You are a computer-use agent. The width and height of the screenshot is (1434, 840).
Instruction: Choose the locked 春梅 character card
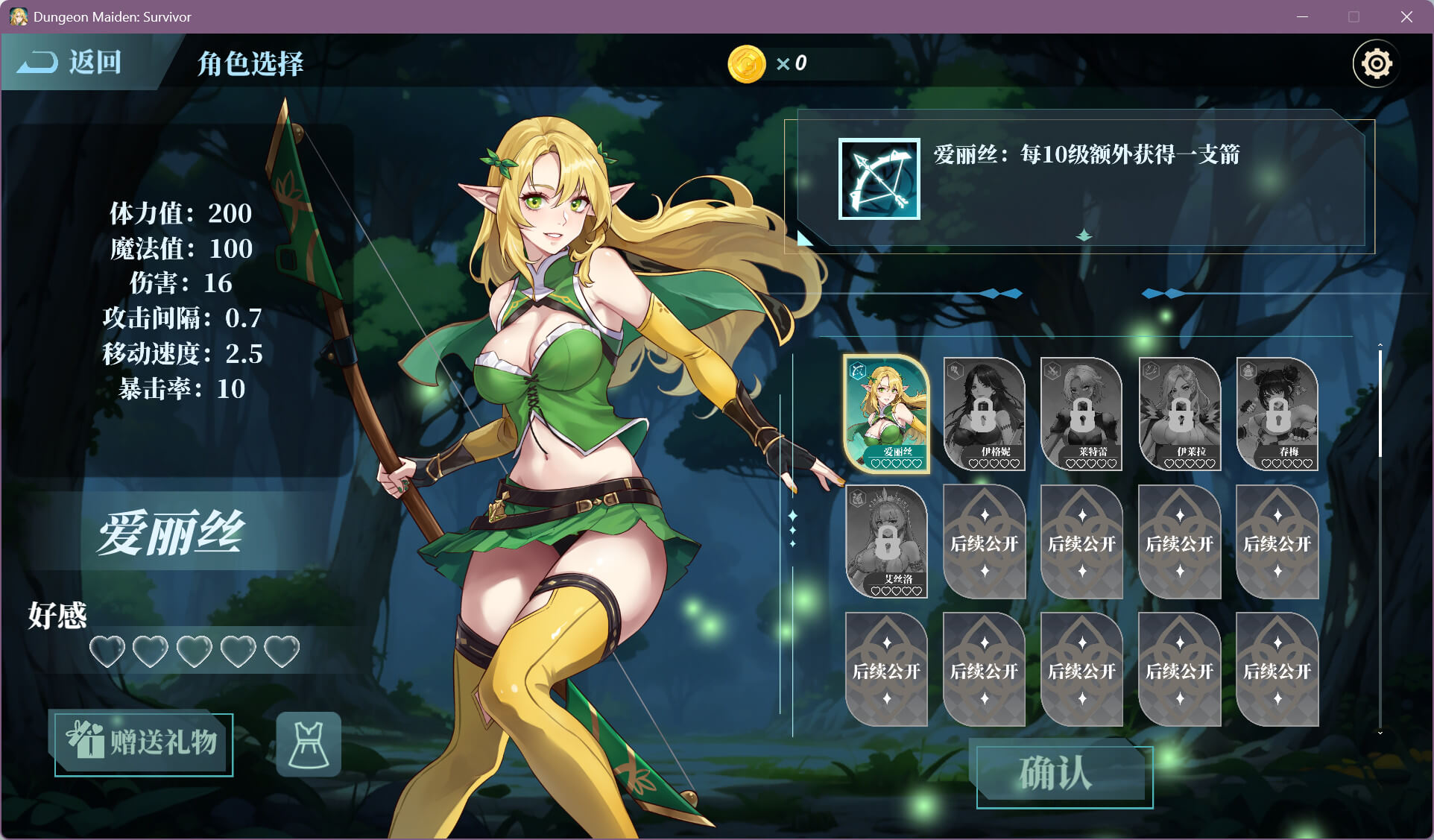click(x=1277, y=414)
